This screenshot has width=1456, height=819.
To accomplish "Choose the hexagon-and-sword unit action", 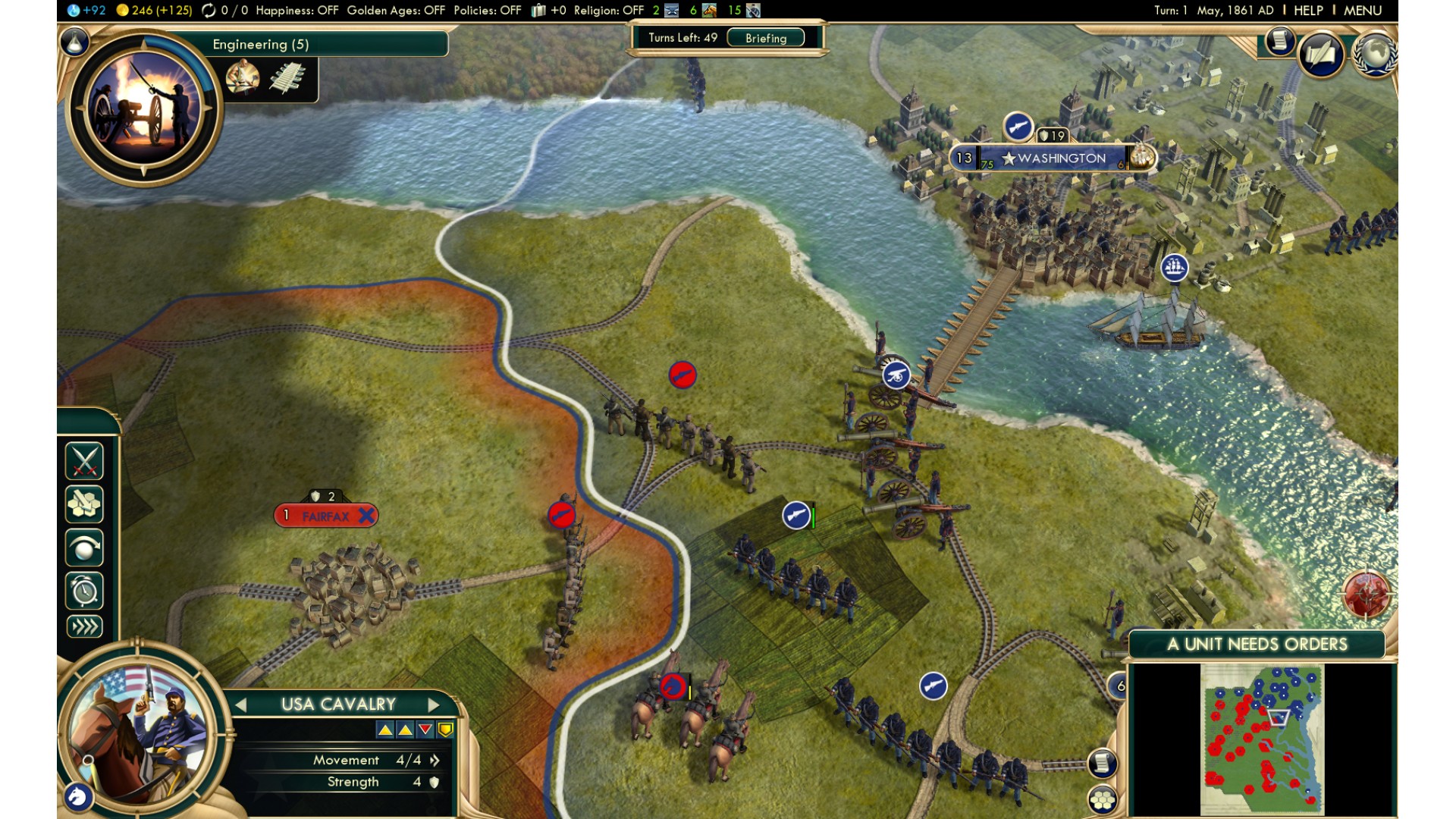I will [84, 504].
